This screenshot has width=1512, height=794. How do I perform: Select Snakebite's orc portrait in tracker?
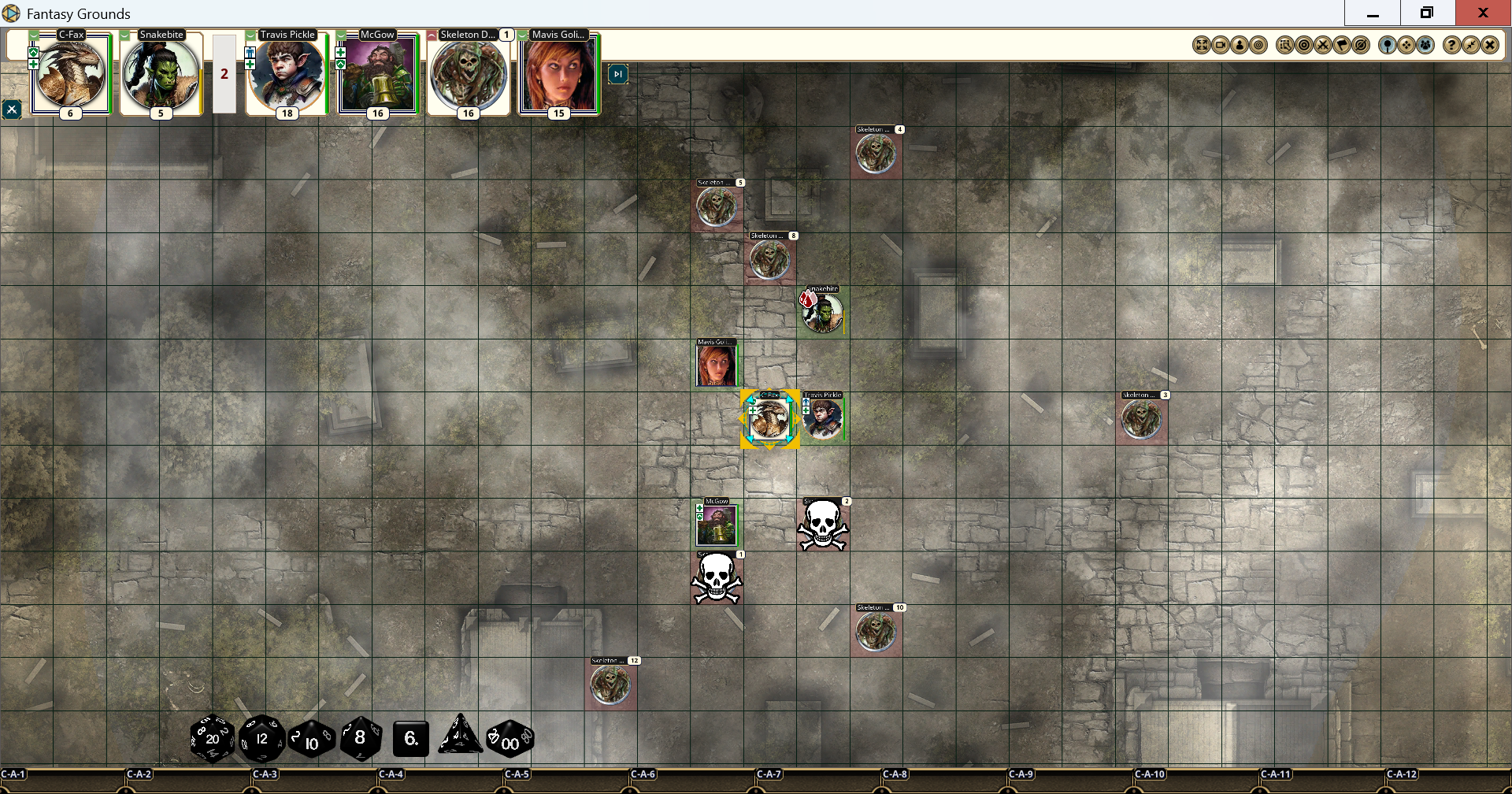(161, 74)
